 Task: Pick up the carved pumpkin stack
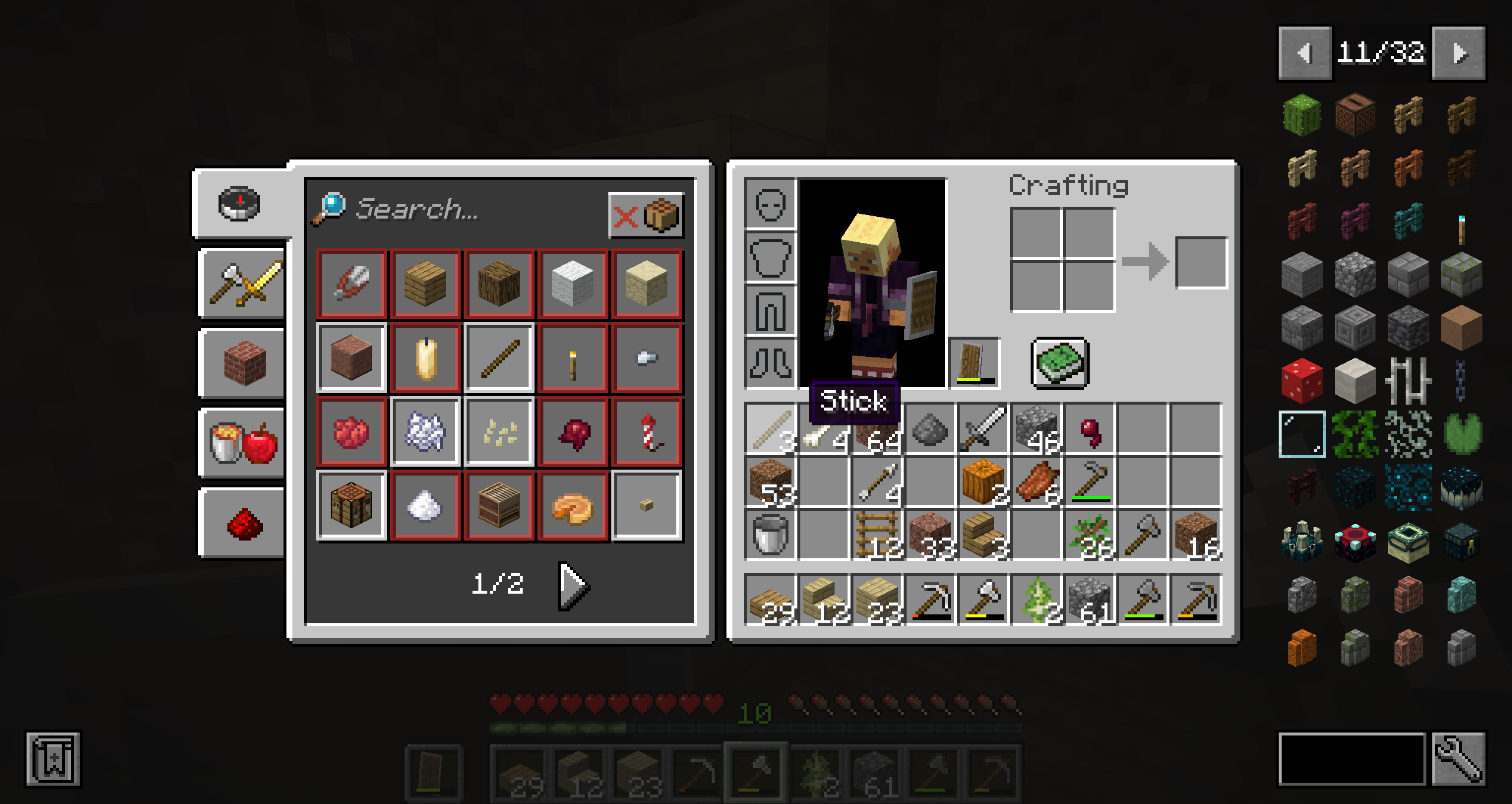tap(983, 482)
